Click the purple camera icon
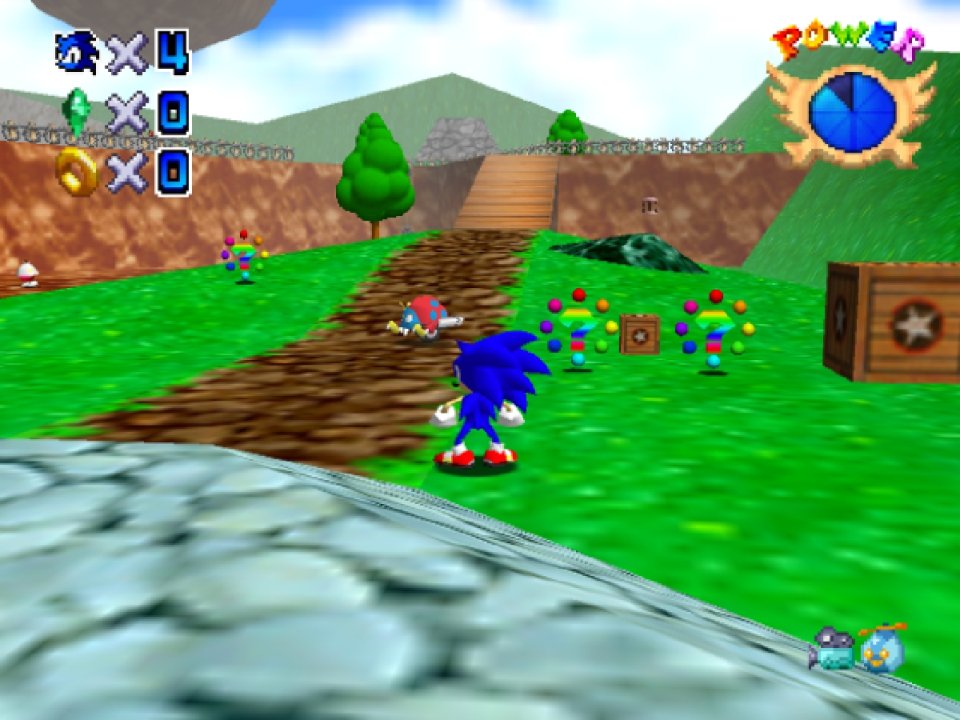 (832, 649)
